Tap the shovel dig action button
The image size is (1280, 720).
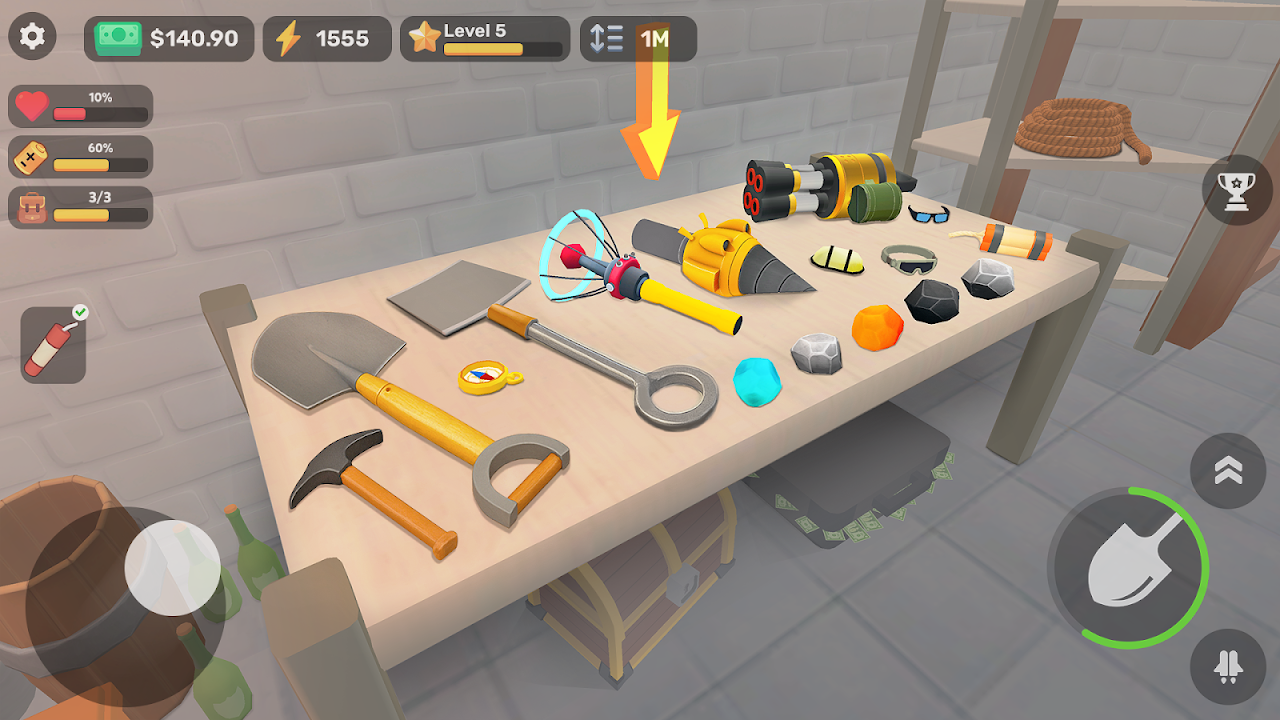click(1128, 567)
